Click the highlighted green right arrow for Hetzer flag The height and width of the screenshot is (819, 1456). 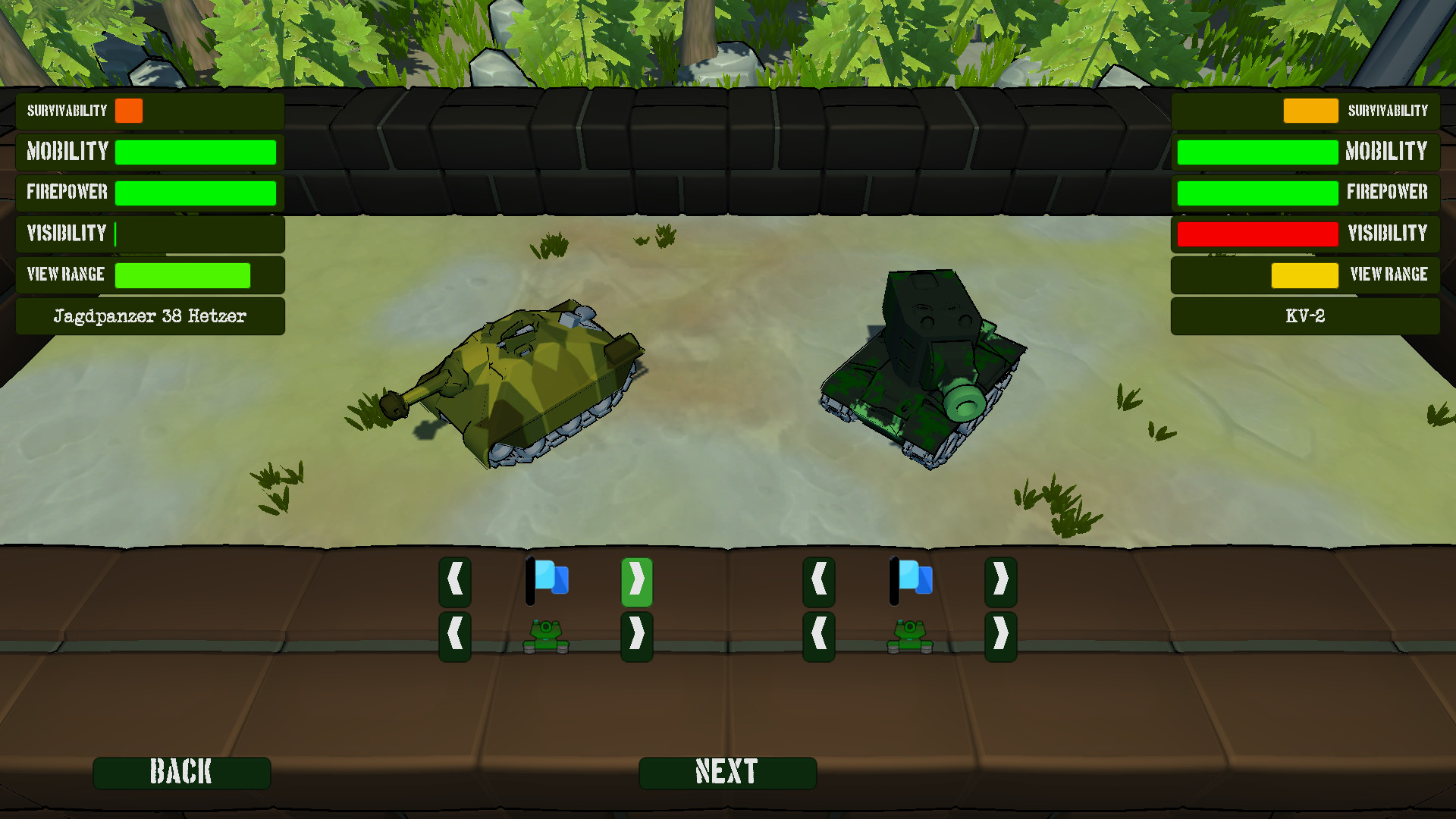[636, 582]
